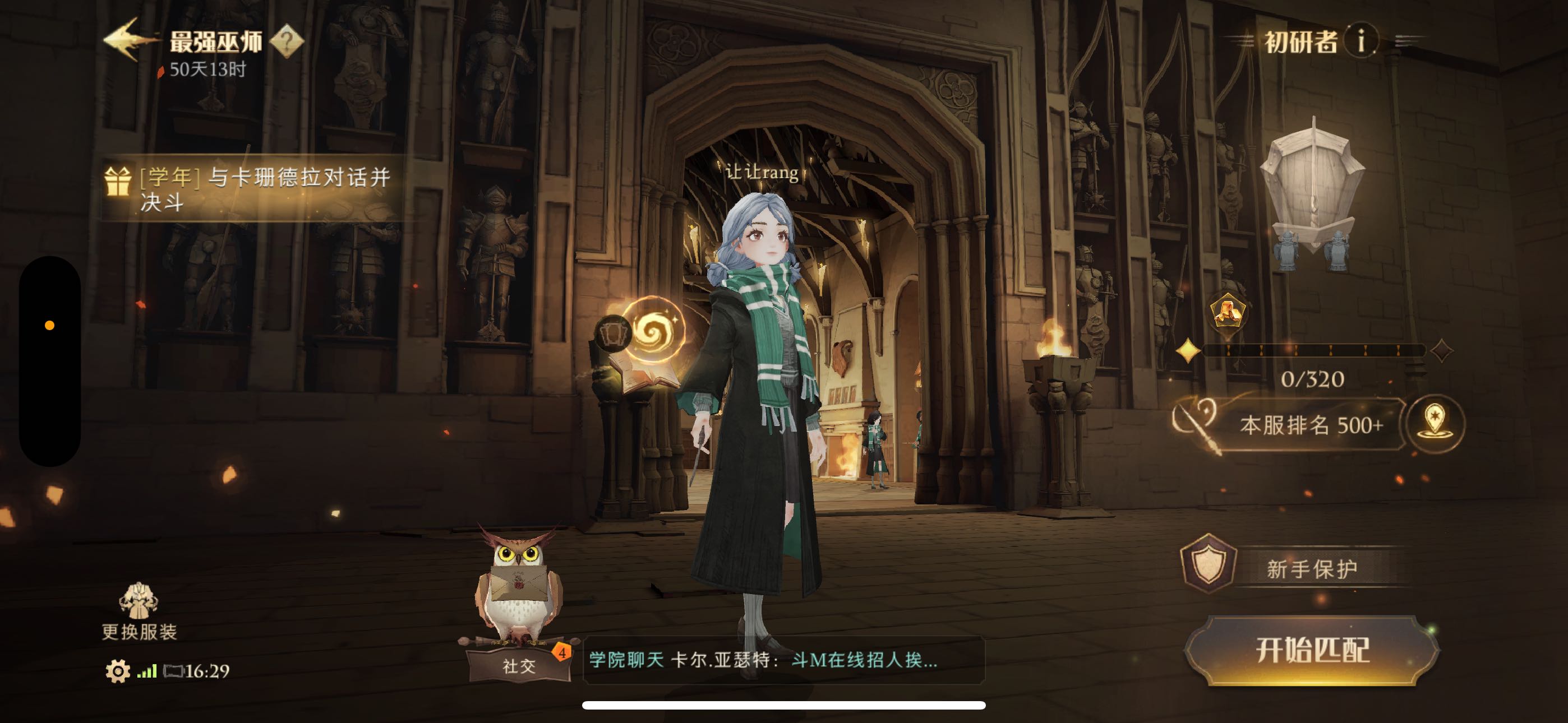Show rank info for 初研者
The width and height of the screenshot is (1568, 723).
tap(1361, 41)
